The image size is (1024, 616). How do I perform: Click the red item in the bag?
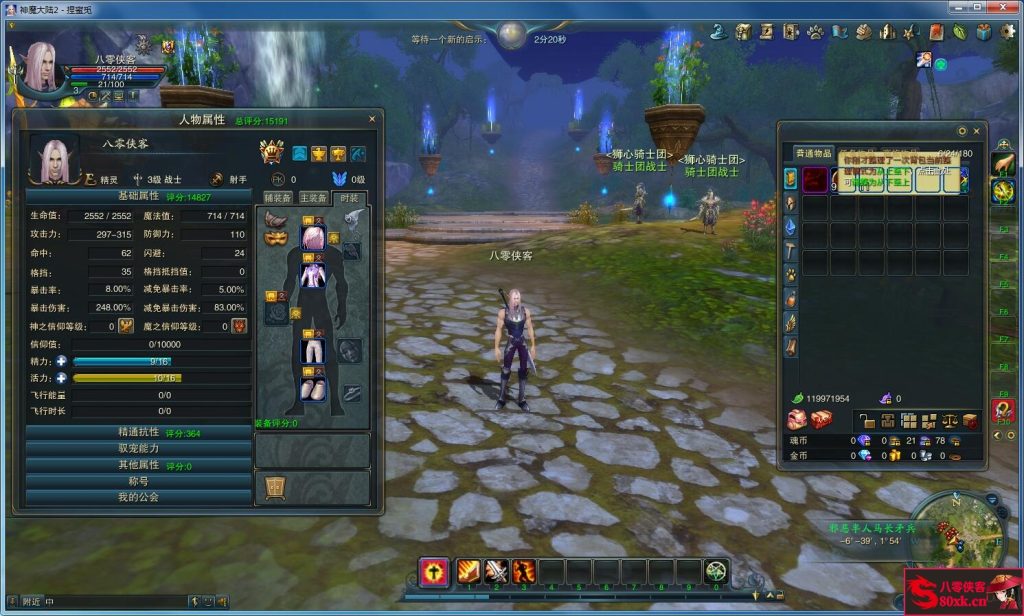815,179
